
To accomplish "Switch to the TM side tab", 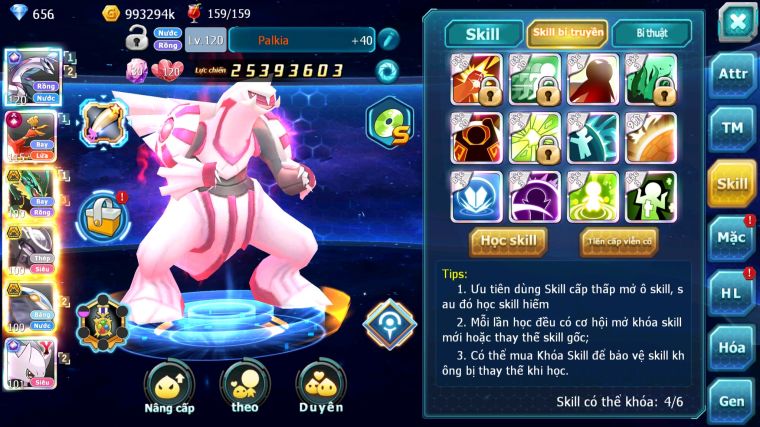I will click(x=732, y=128).
